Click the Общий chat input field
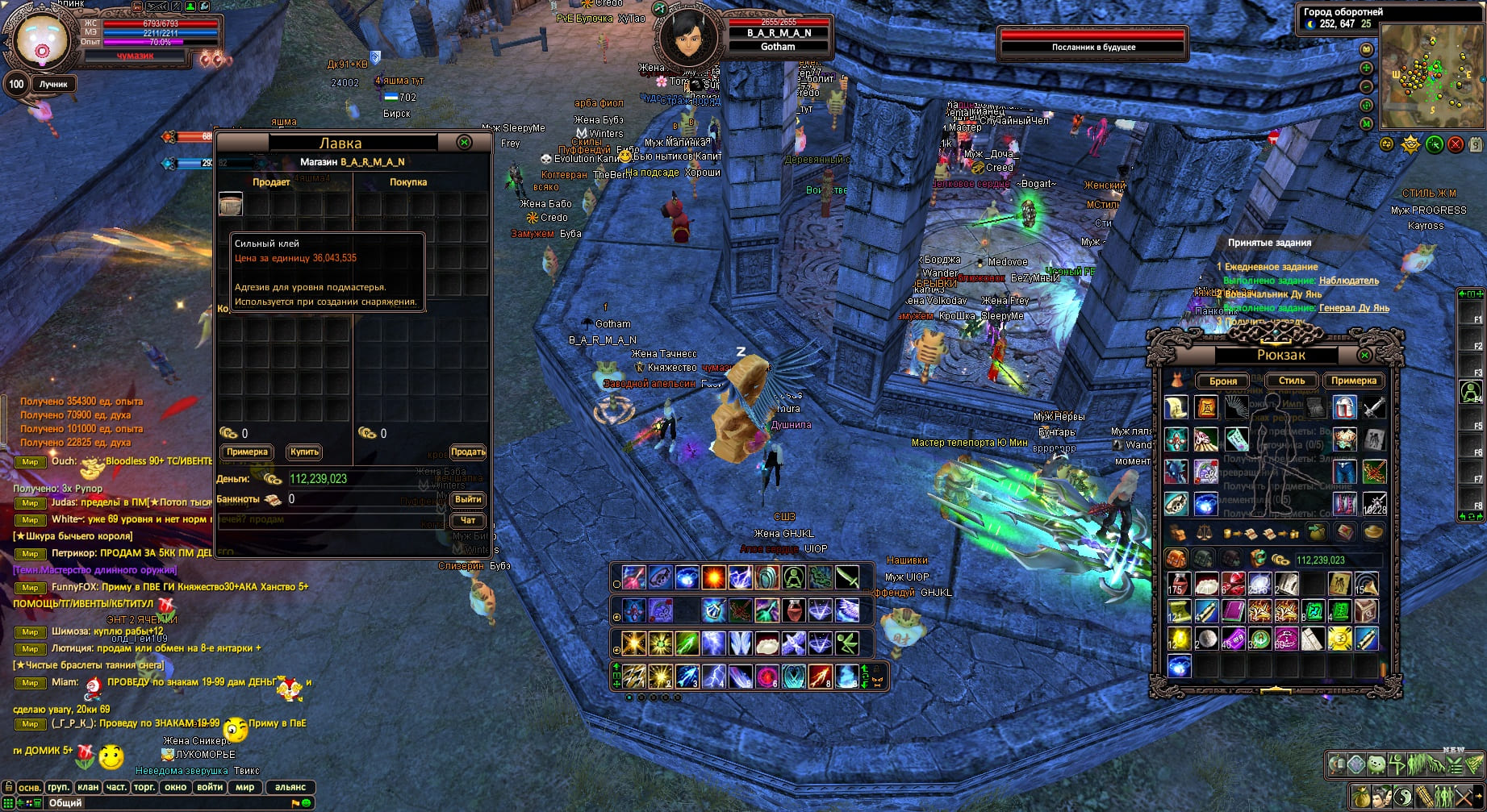 click(161, 803)
